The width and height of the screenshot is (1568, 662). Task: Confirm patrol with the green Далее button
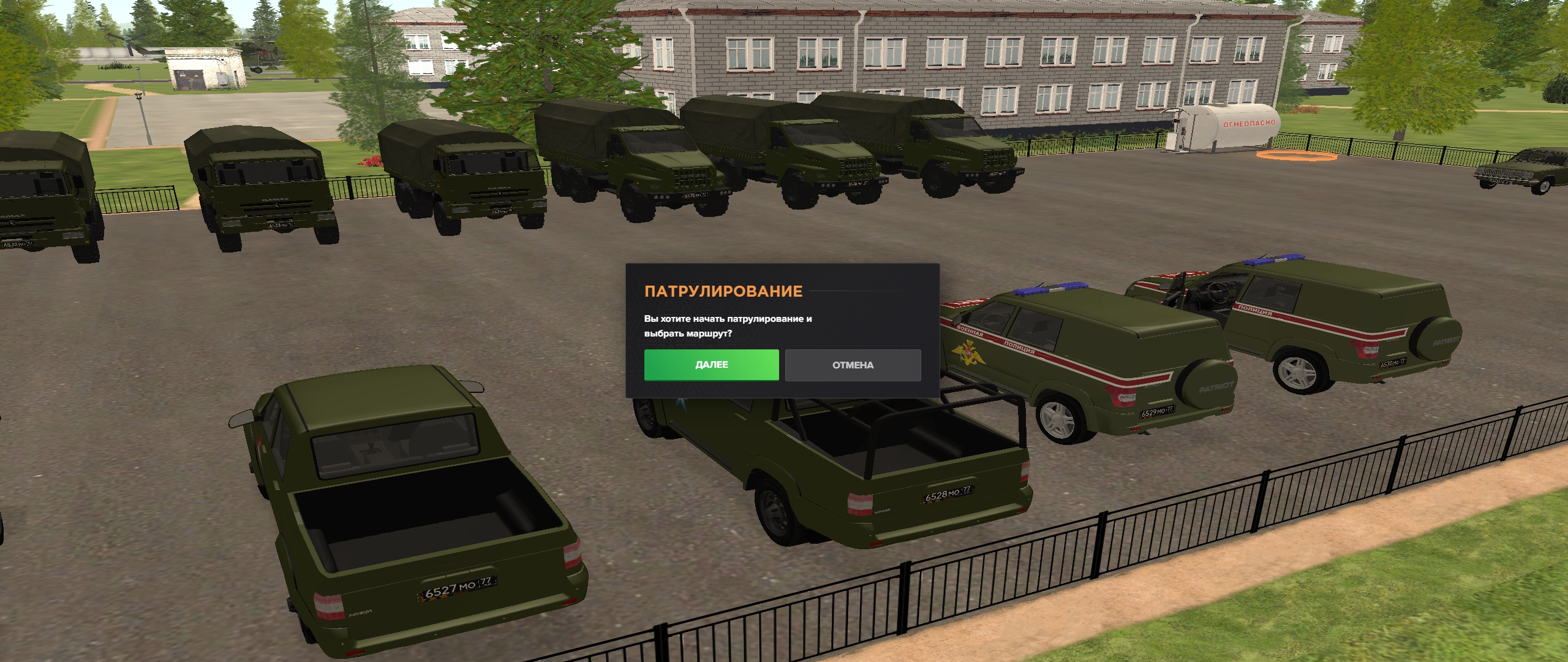pos(711,365)
